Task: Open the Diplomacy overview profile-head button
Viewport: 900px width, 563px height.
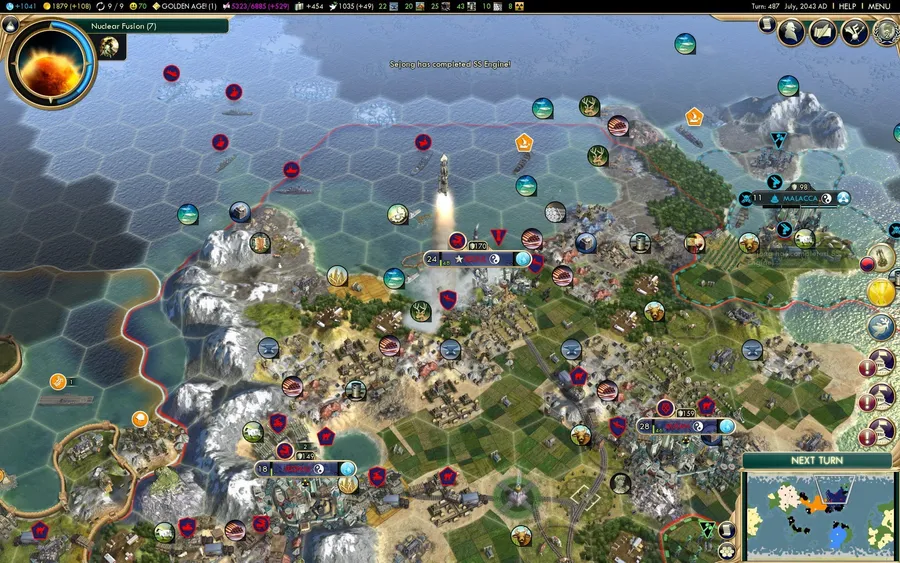Action: tap(791, 32)
